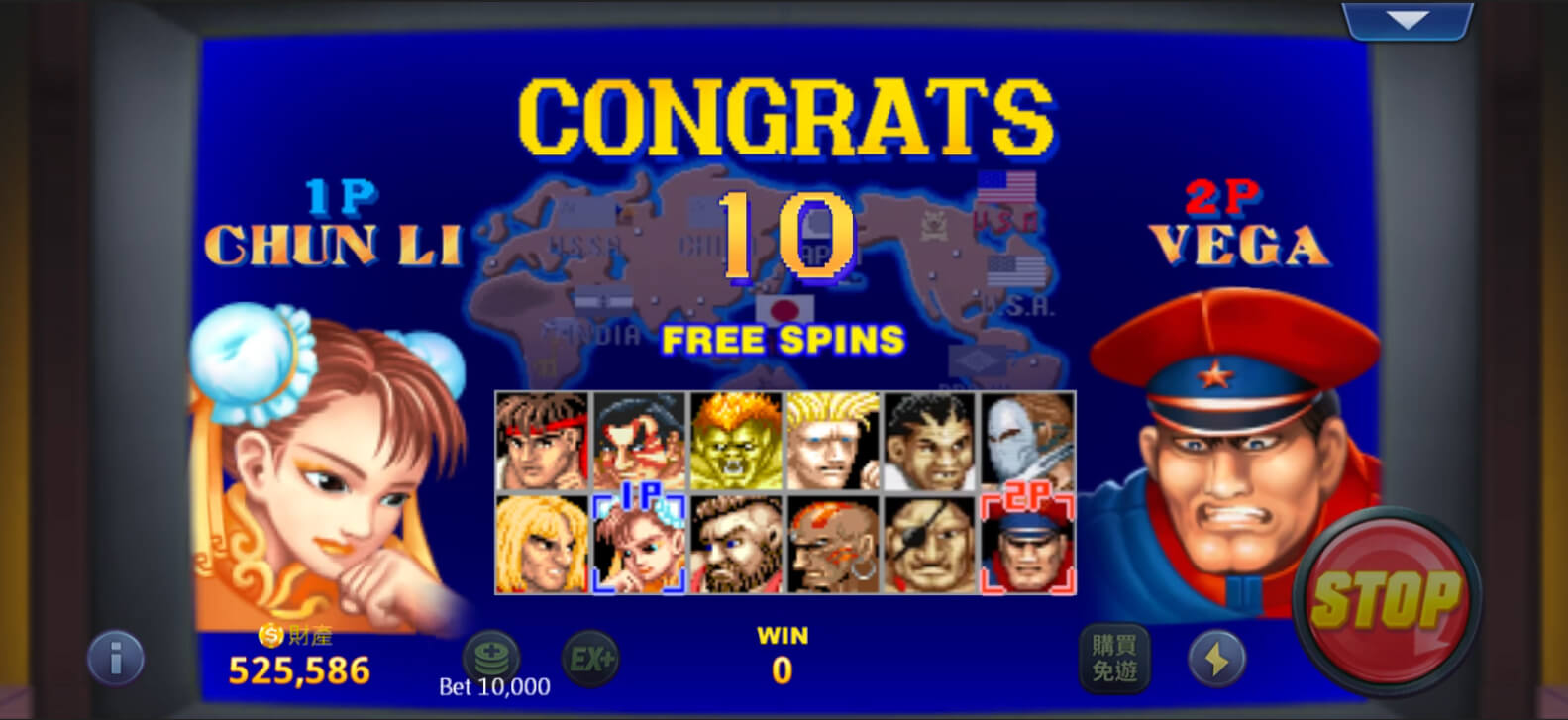Pick the masked fighter's portrait
Image resolution: width=1568 pixels, height=720 pixels.
[x=1027, y=442]
